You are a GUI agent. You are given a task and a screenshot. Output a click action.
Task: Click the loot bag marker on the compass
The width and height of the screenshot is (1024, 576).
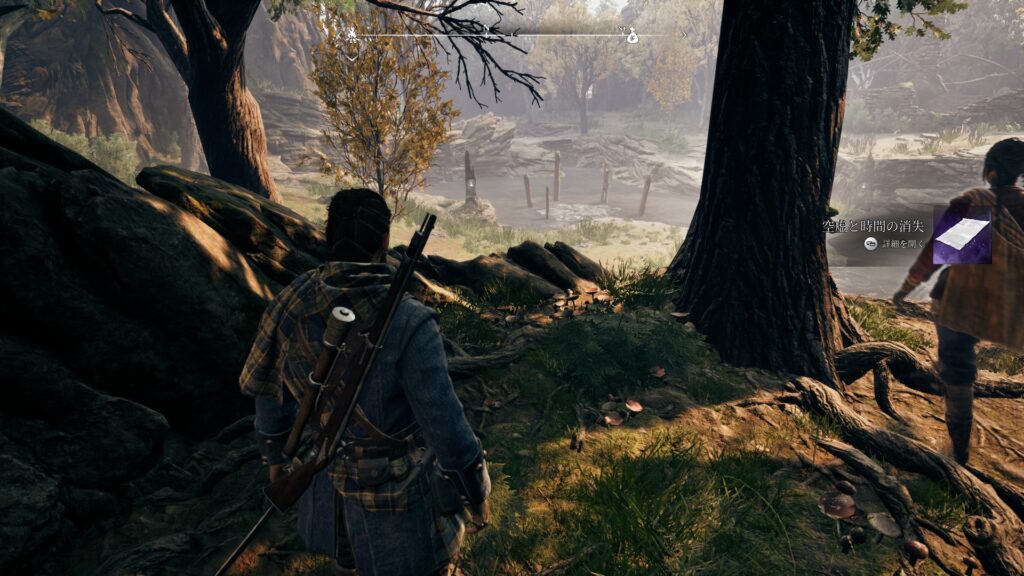(632, 38)
